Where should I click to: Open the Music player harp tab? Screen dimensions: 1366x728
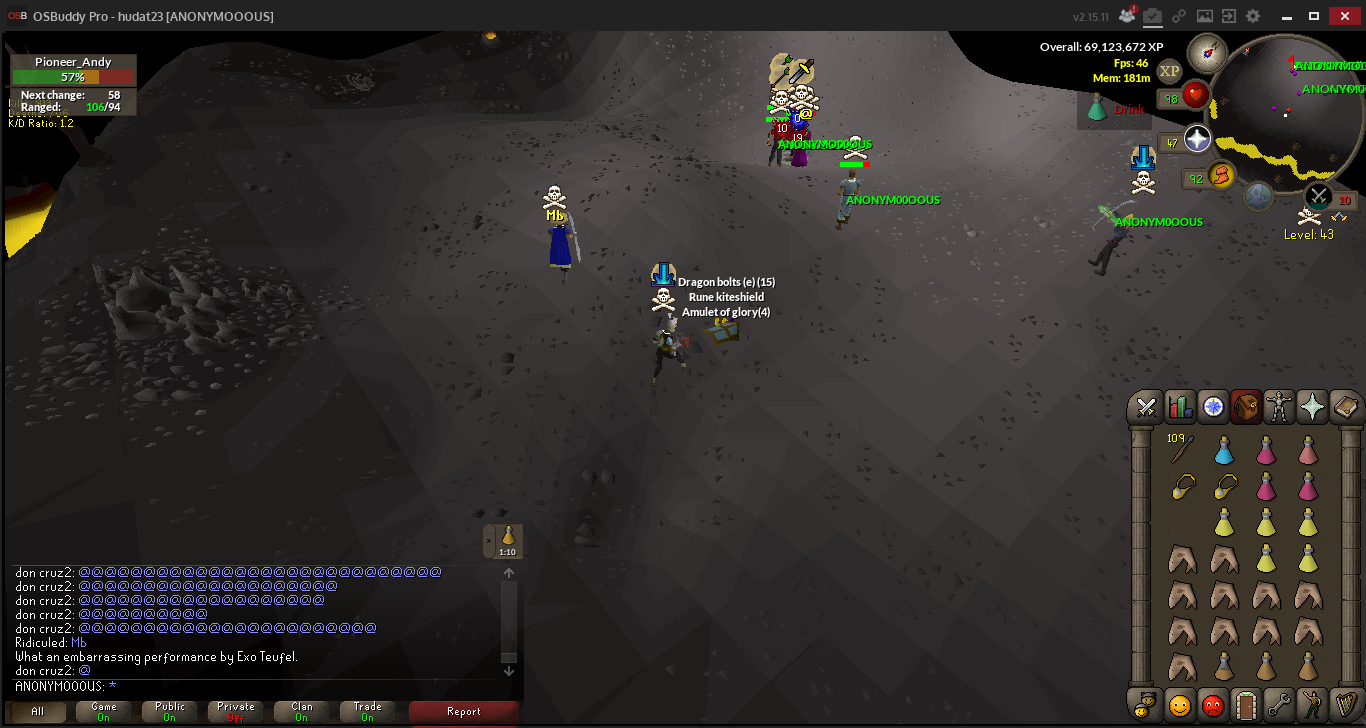coord(1344,704)
